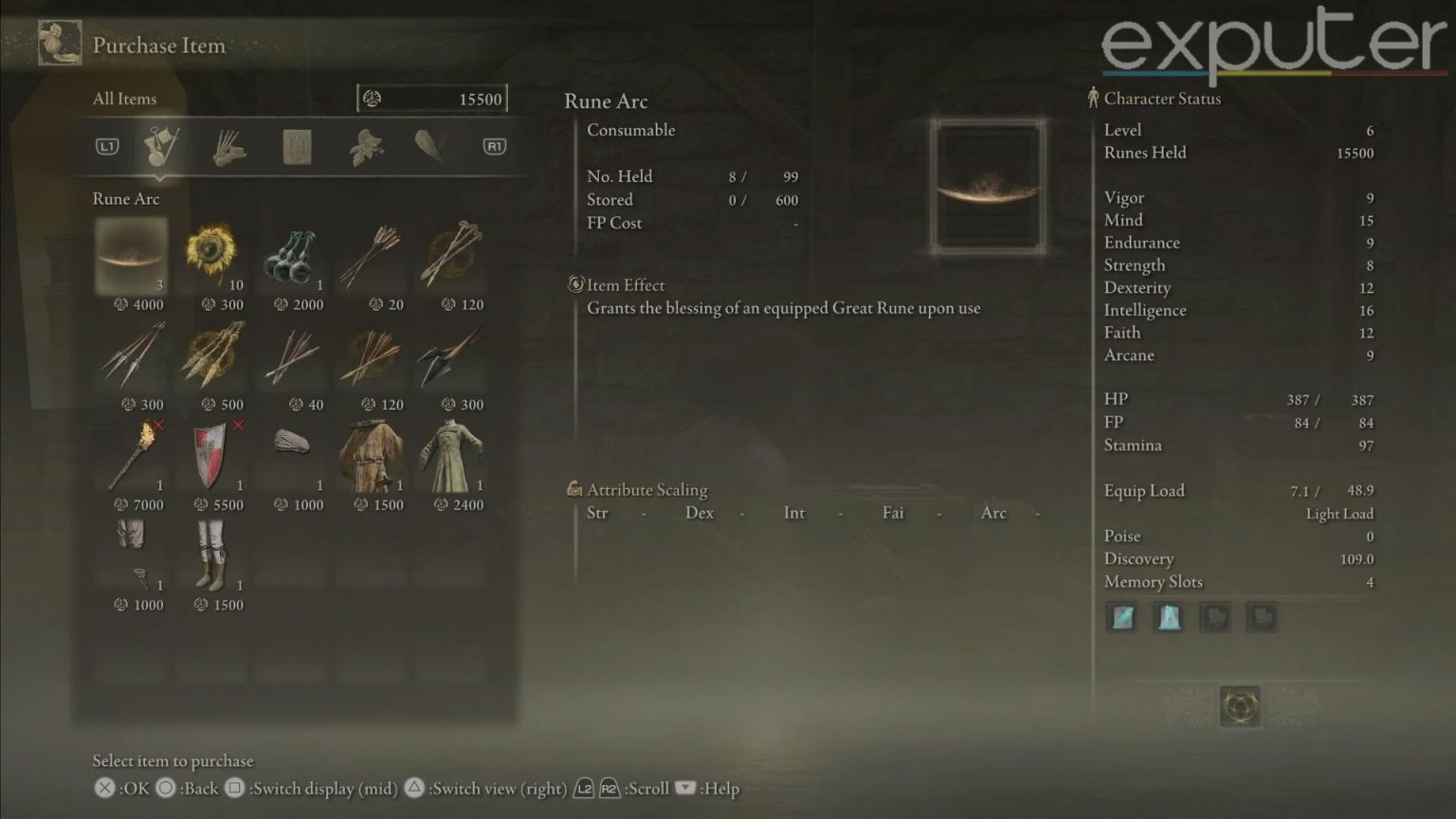Click the golden Great Rune icon
1456x819 pixels.
coord(1240,706)
